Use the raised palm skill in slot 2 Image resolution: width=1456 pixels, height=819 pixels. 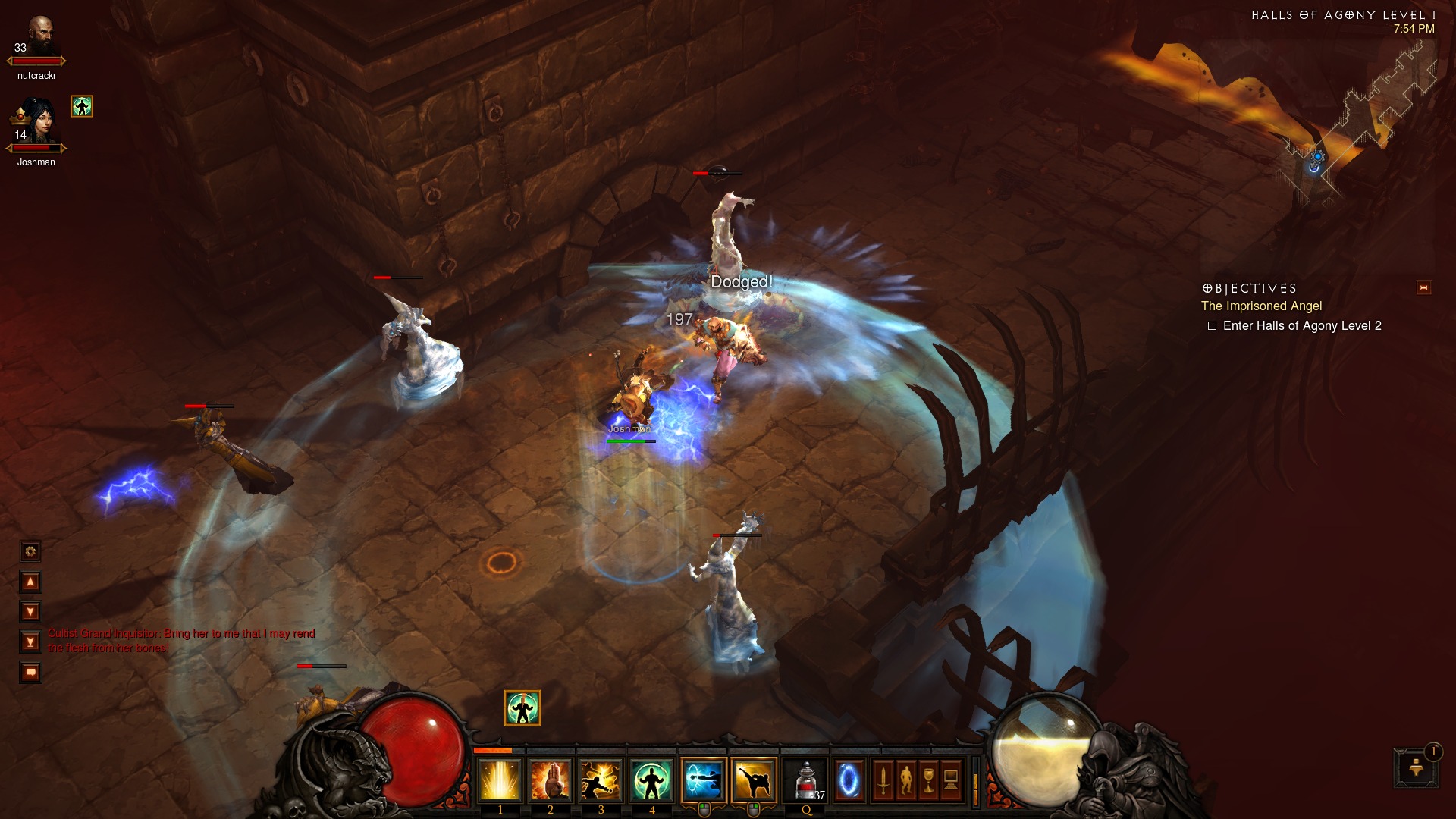(x=550, y=781)
